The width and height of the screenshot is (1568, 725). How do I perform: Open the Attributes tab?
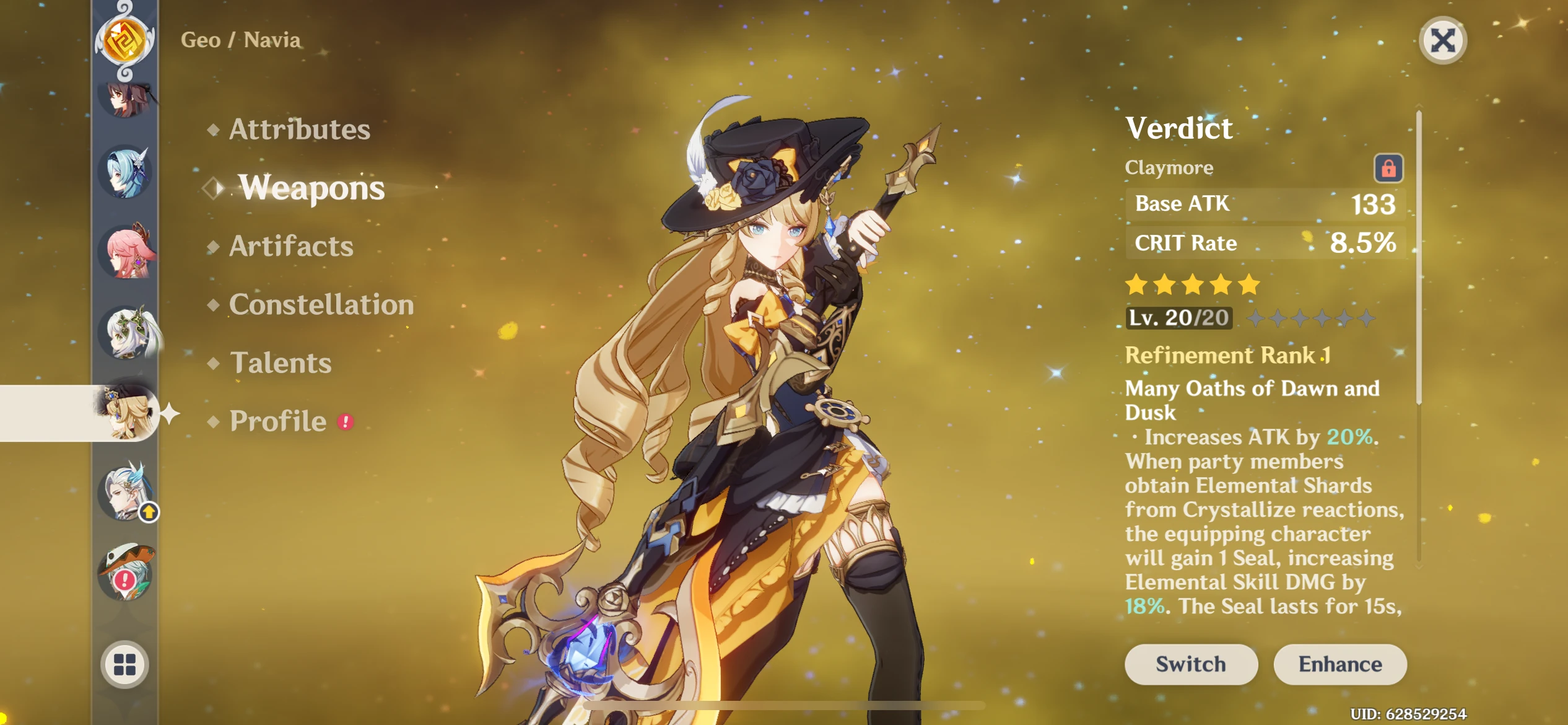[x=299, y=130]
